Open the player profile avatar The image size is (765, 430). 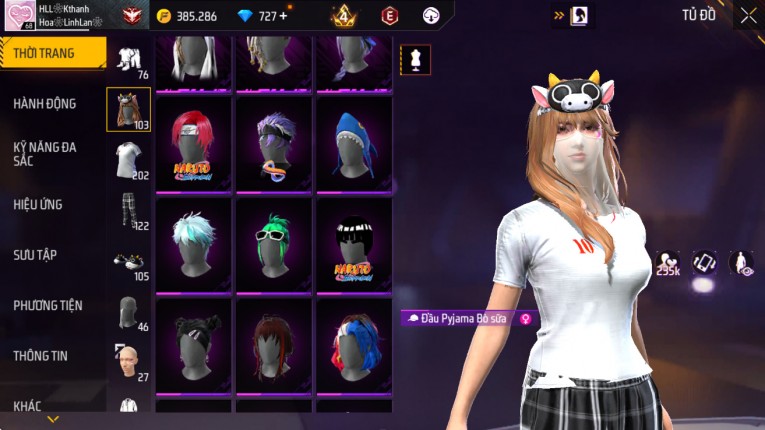coord(19,16)
